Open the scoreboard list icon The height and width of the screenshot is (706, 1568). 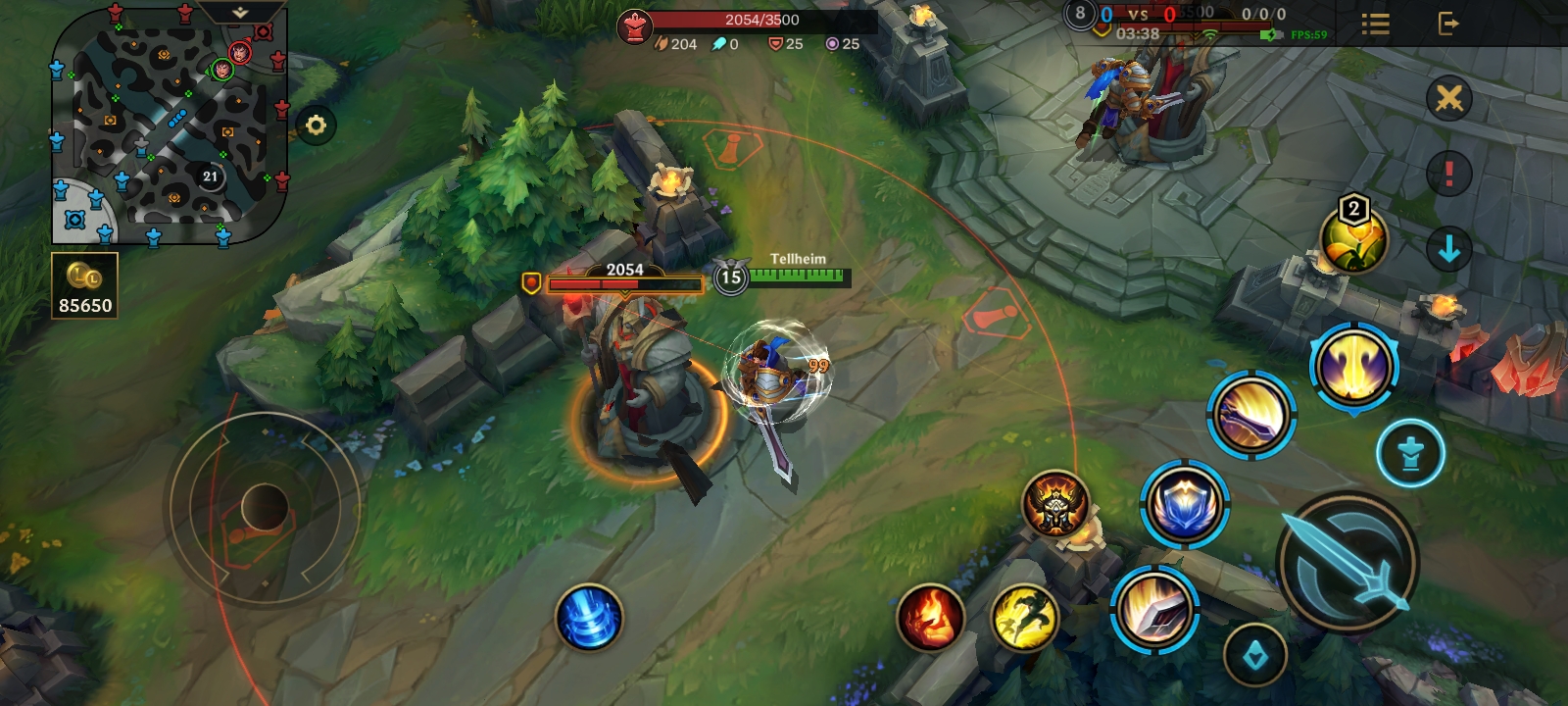tap(1376, 24)
